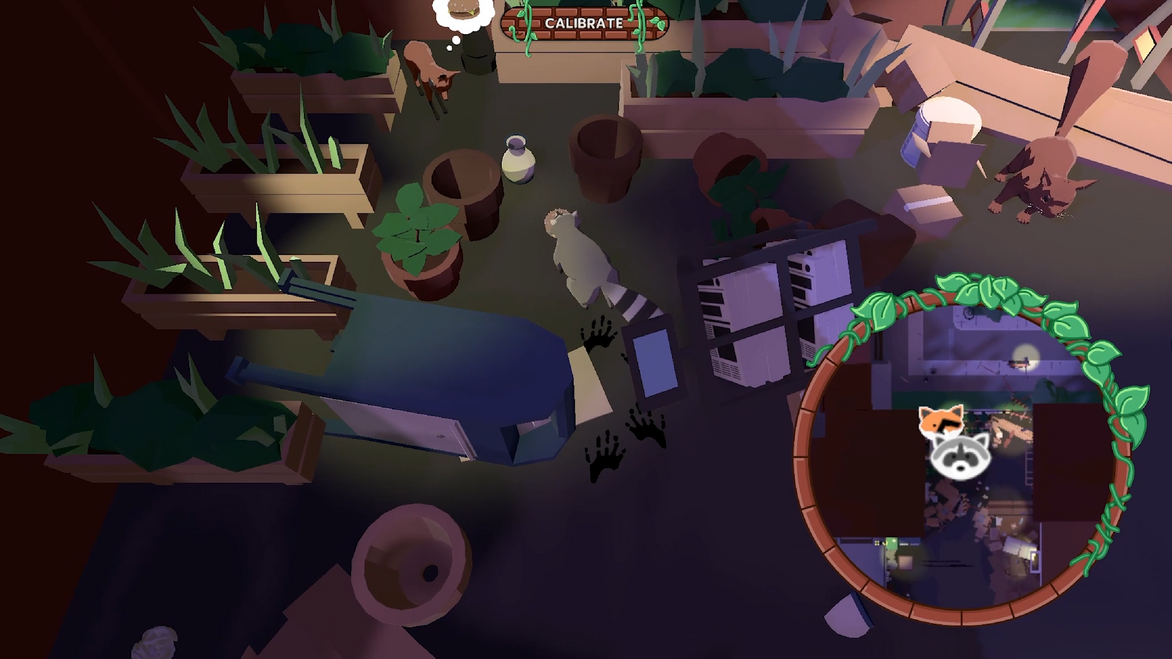Click the CALIBRATE button
The width and height of the screenshot is (1172, 659).
pos(584,23)
